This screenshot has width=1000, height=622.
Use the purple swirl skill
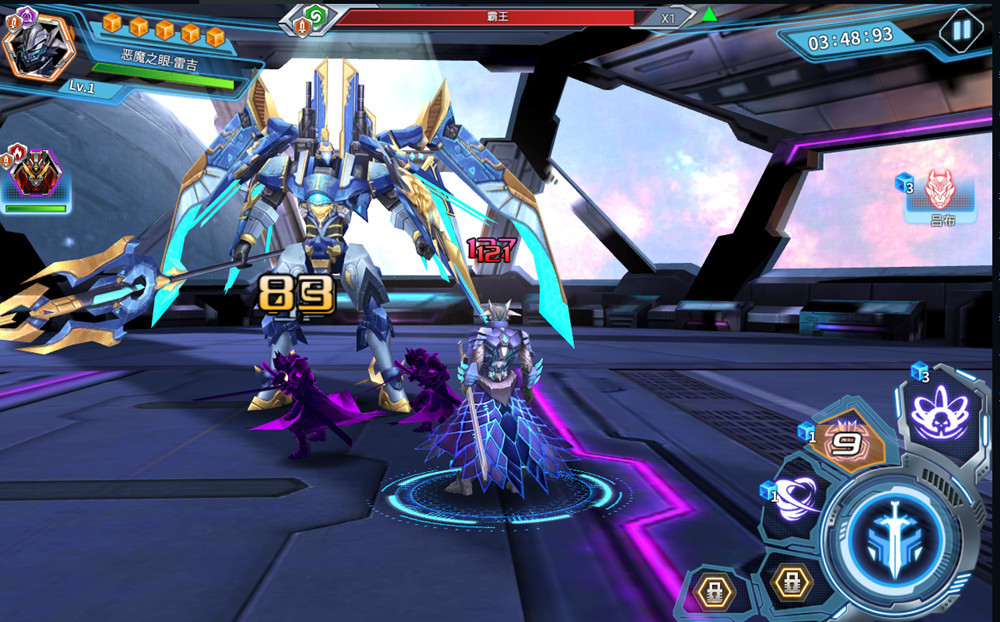click(x=797, y=495)
